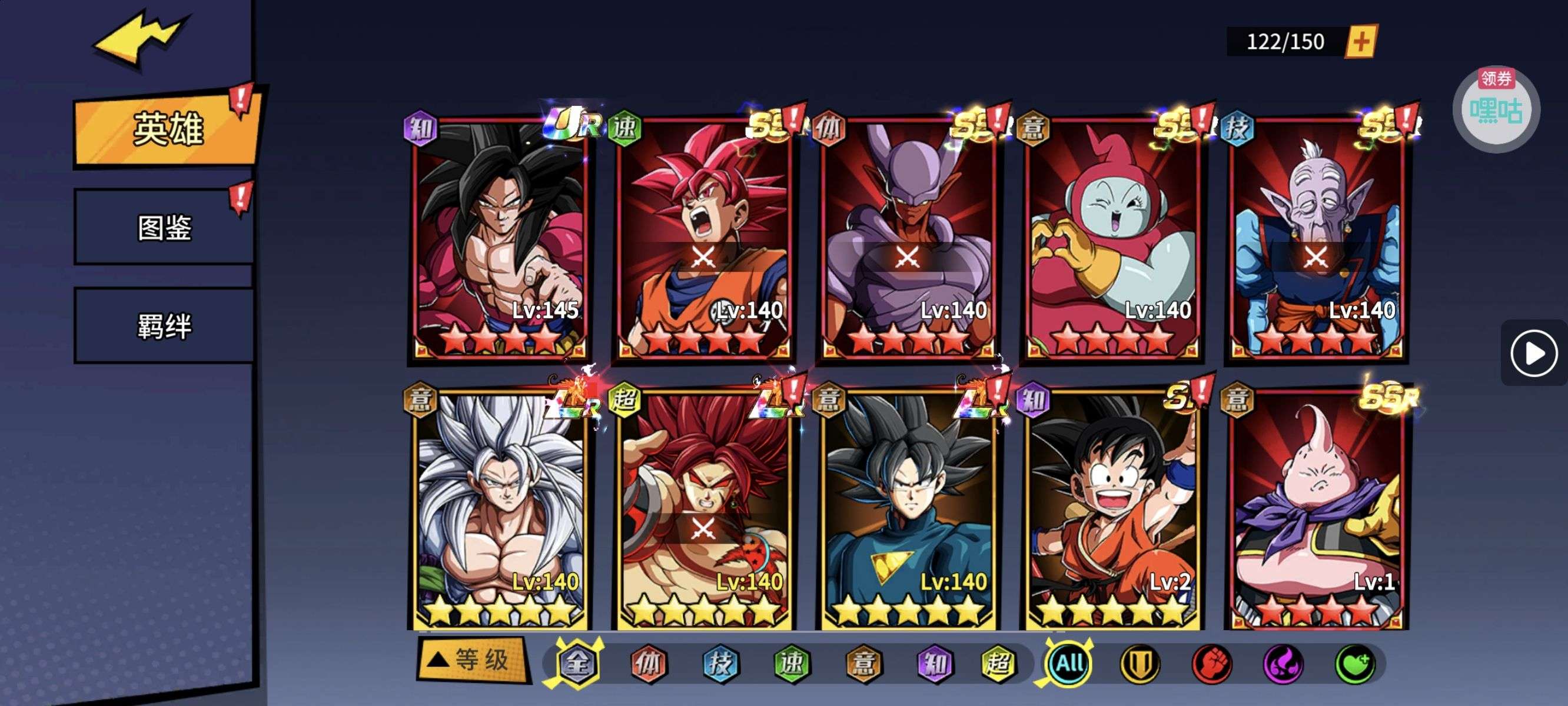Open the 嘿咕 coupon floating button
Screen dimensions: 1568x706
1496,109
